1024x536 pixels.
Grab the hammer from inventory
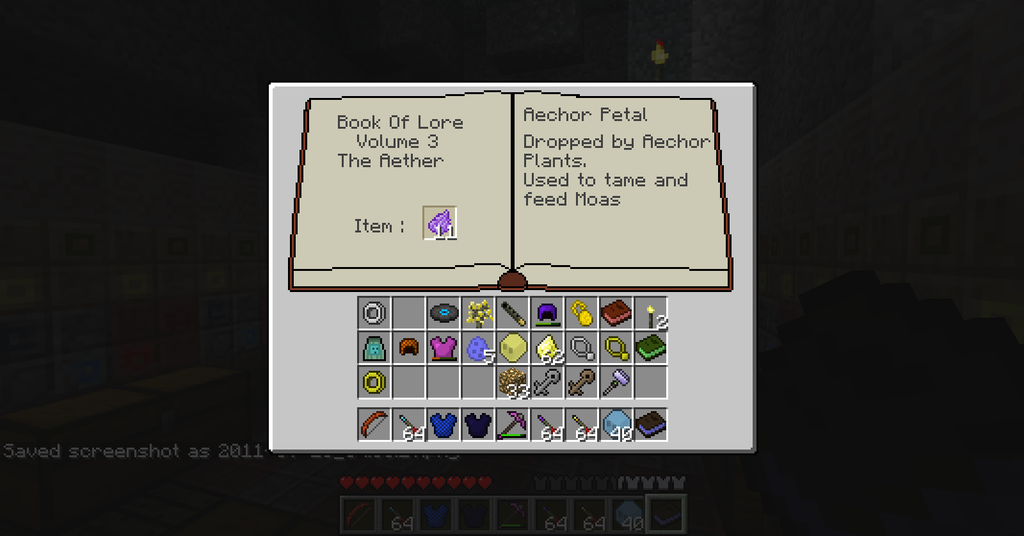tap(616, 382)
